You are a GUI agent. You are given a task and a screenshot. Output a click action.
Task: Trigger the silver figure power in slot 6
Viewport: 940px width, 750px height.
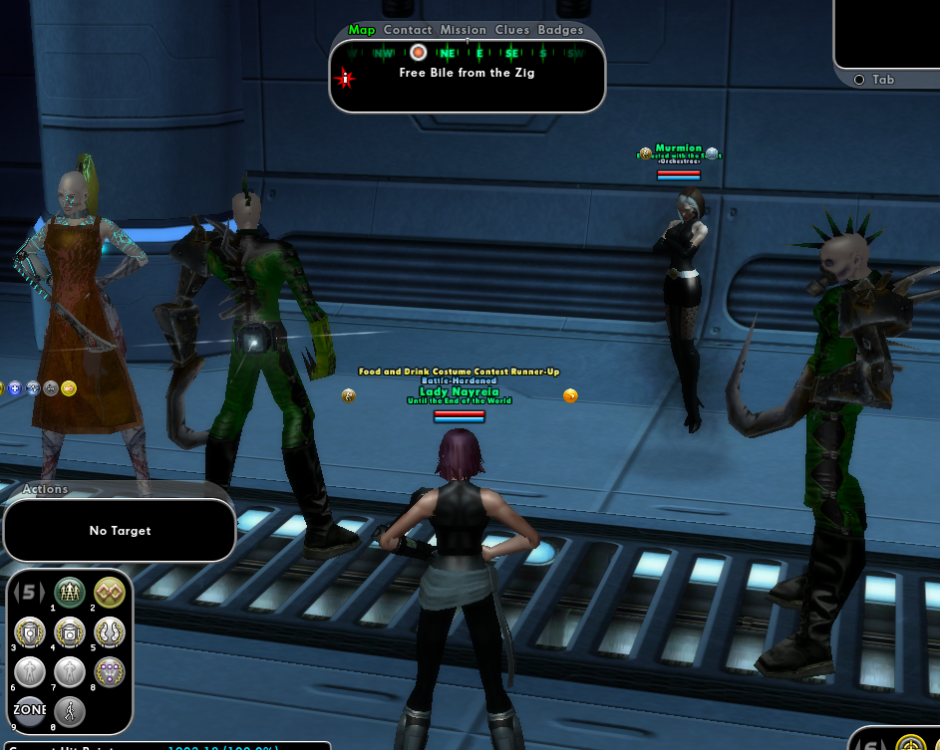[30, 671]
